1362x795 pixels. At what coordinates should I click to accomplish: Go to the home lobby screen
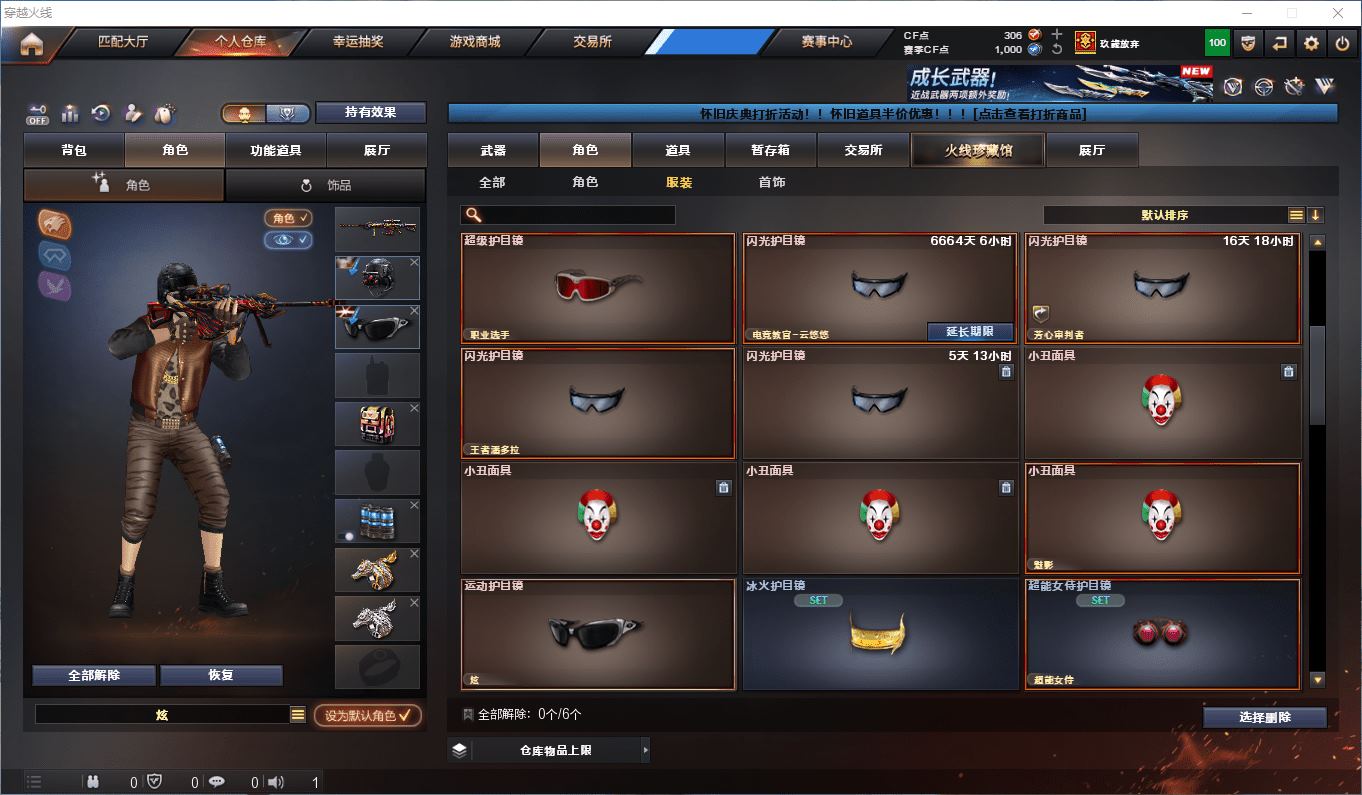[x=32, y=43]
